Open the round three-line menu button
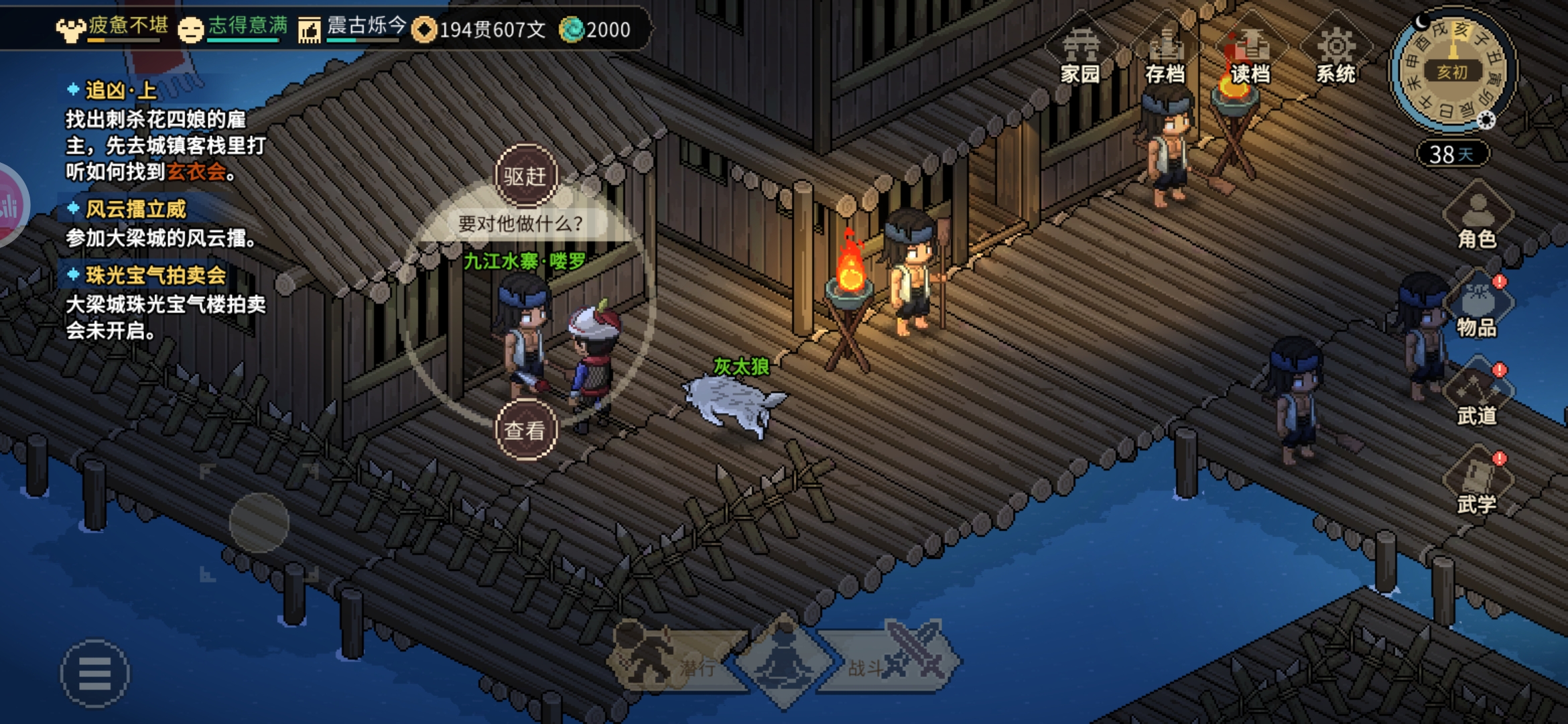Viewport: 1568px width, 724px height. tap(94, 673)
